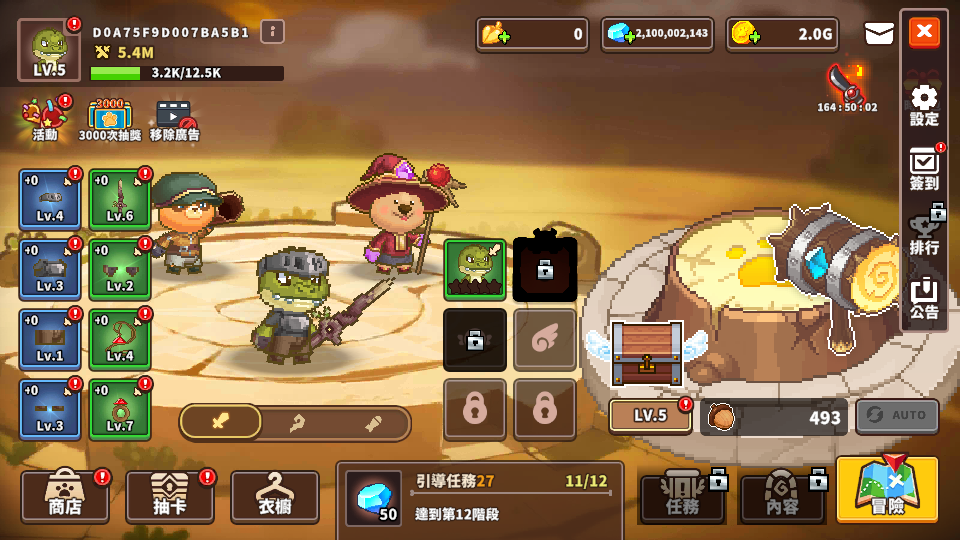Open the 衣櫥 wardrobe
The height and width of the screenshot is (540, 960).
(275, 497)
